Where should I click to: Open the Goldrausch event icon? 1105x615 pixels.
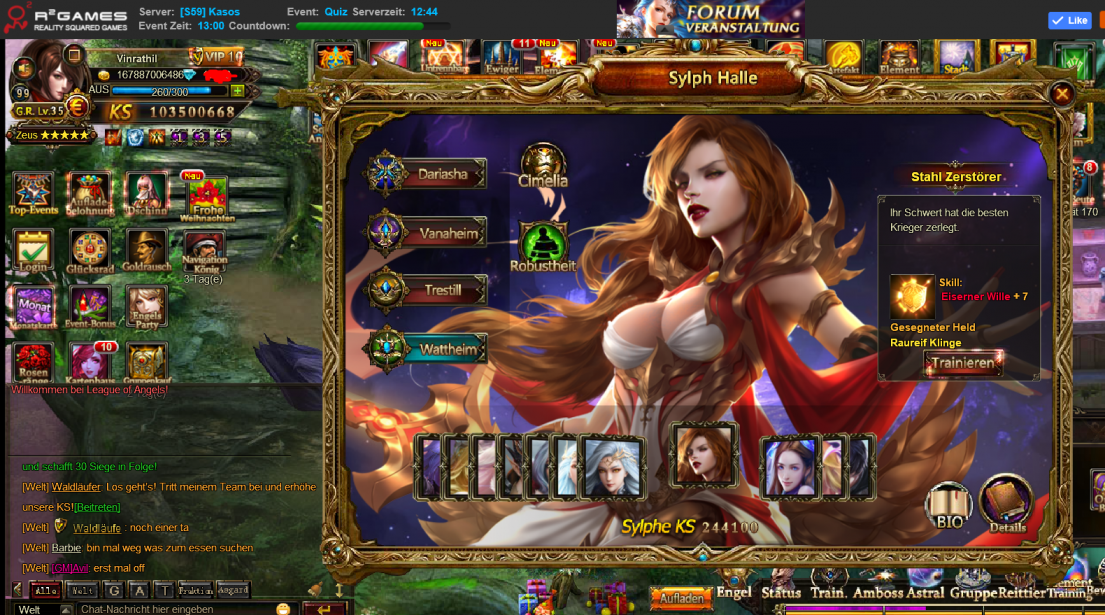click(x=147, y=252)
